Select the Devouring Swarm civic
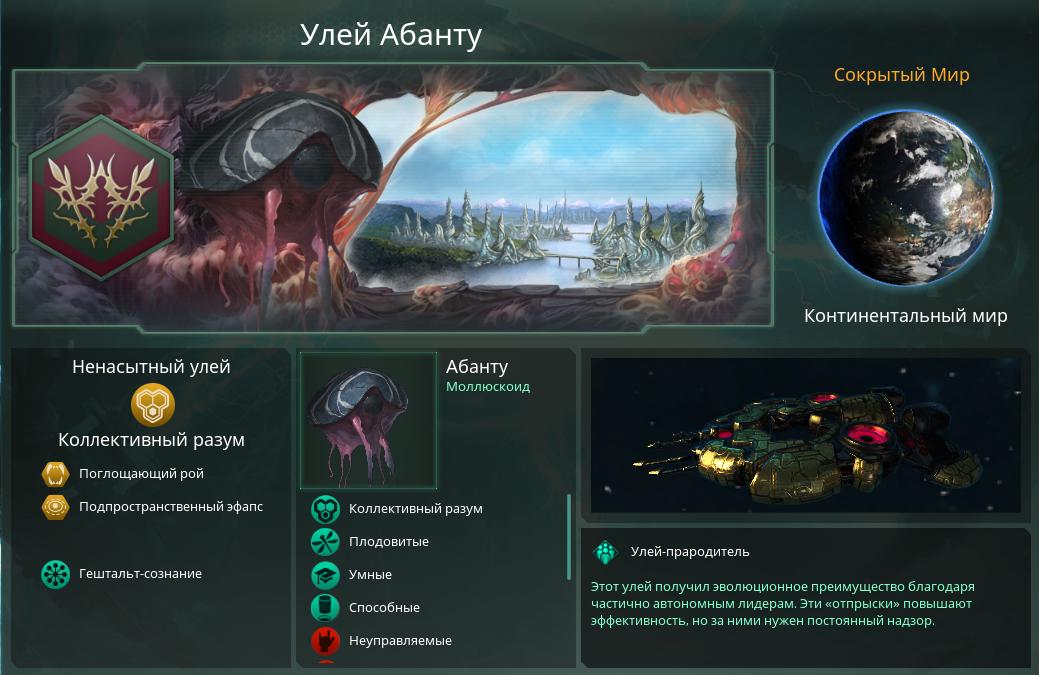This screenshot has height=675, width=1039. click(55, 474)
